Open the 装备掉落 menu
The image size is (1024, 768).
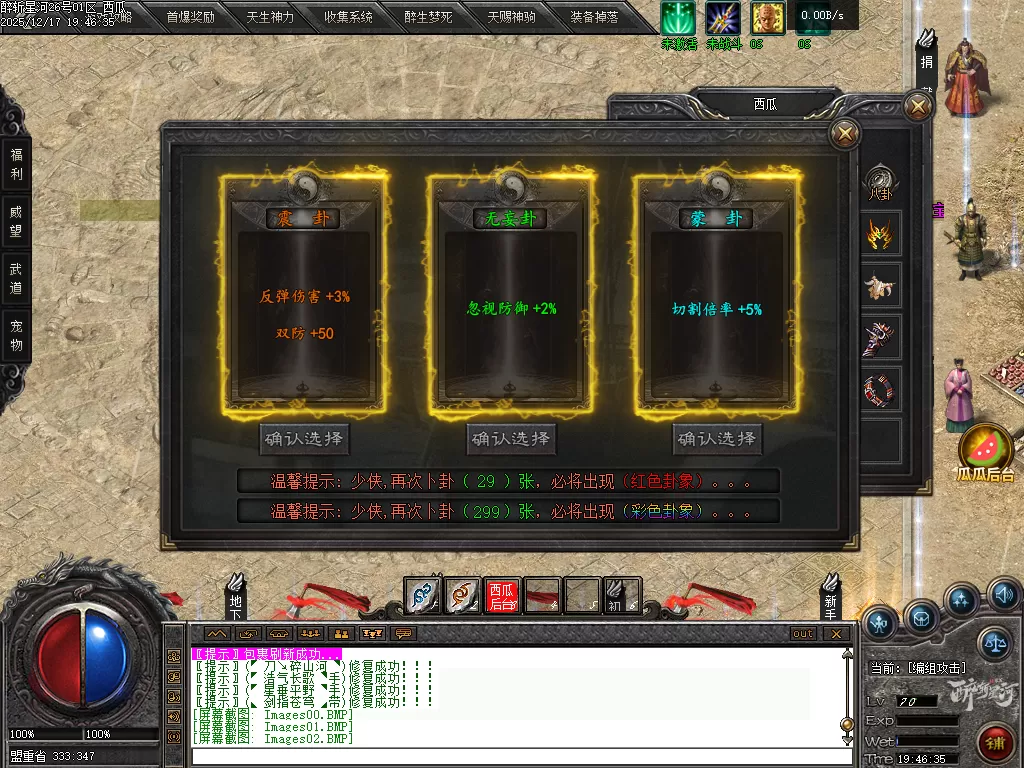[594, 17]
